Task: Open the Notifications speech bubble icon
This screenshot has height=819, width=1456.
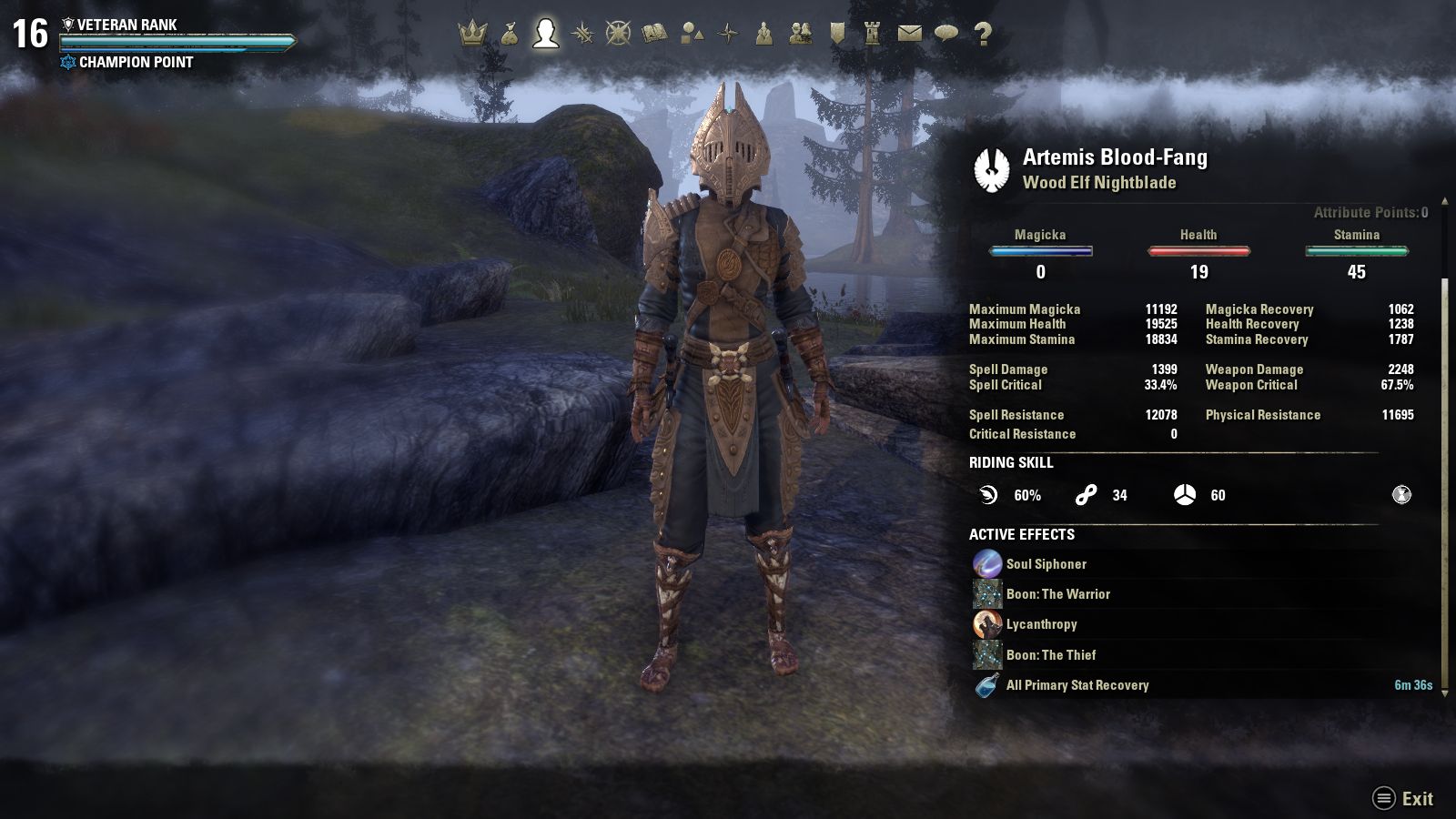Action: (946, 35)
